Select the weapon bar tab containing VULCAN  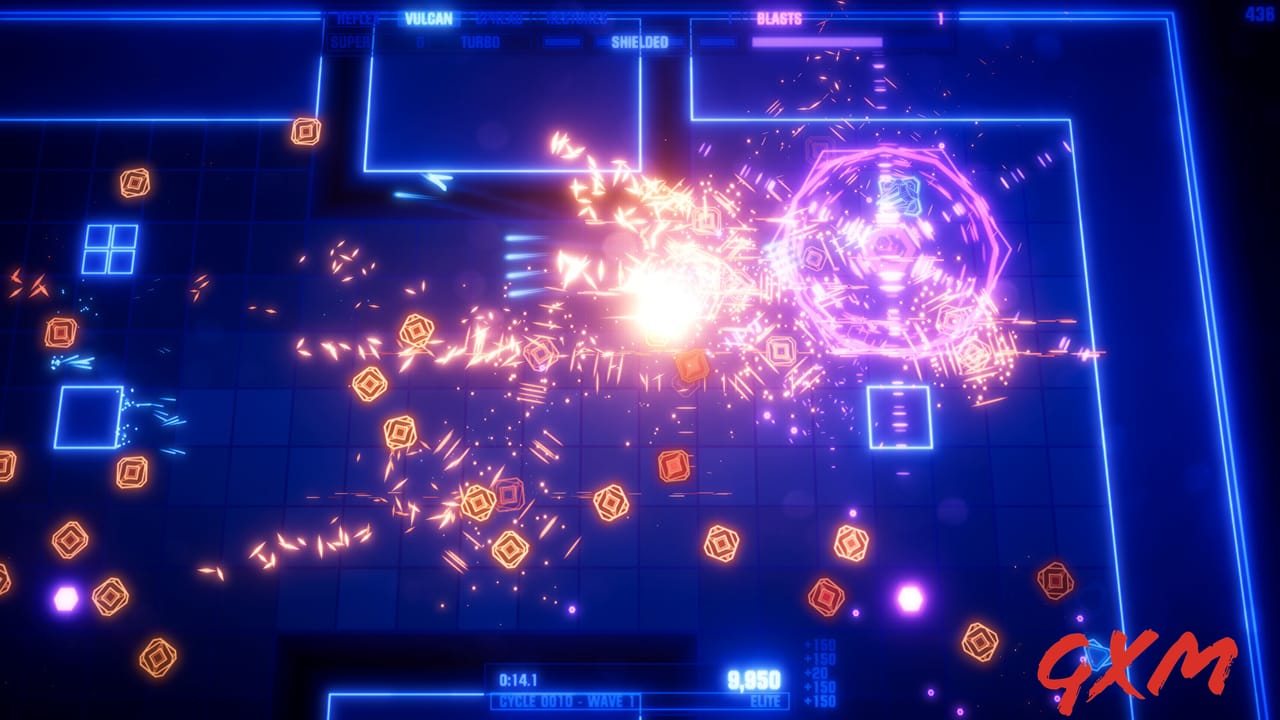[428, 18]
